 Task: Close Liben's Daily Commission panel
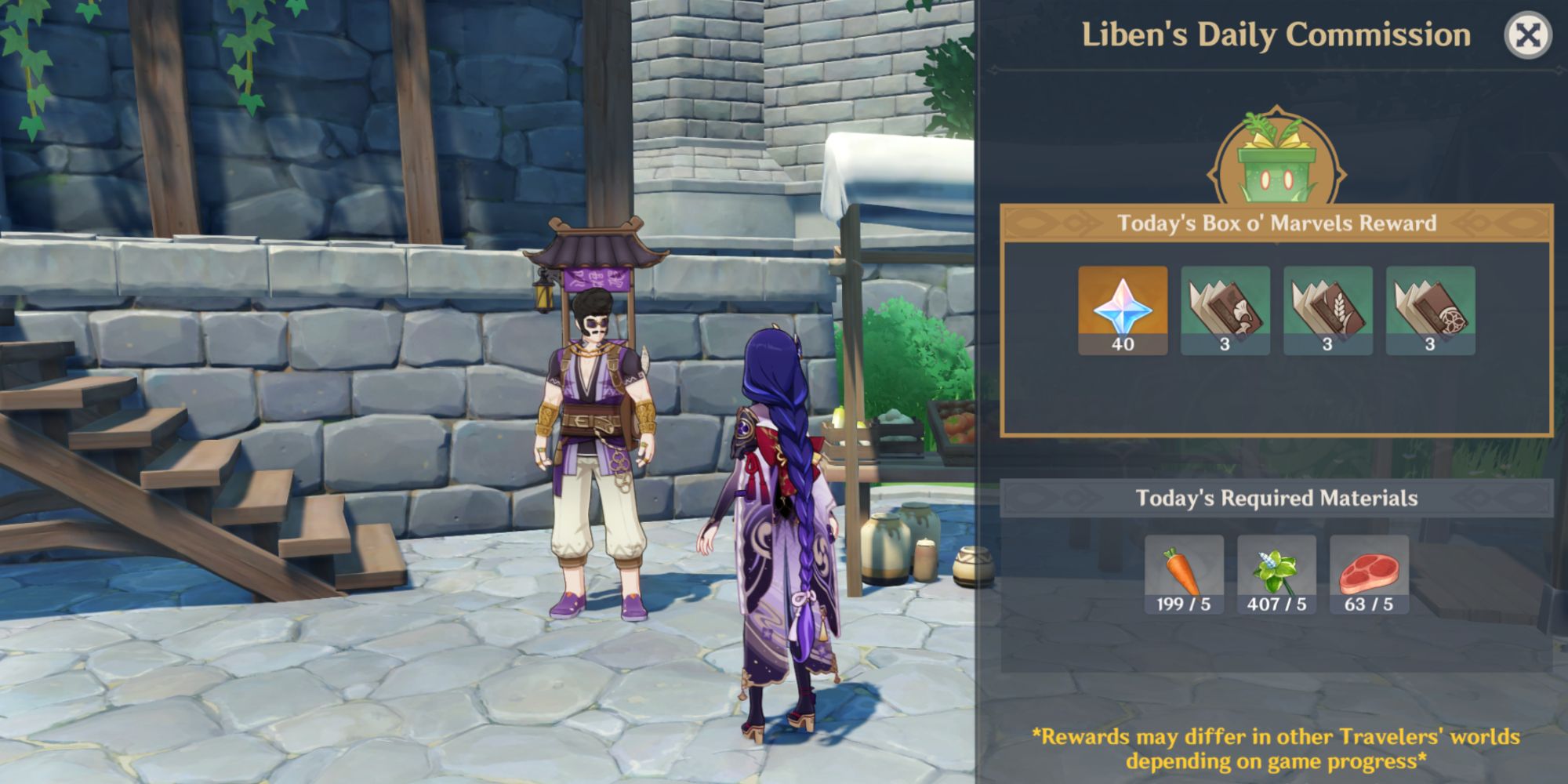coord(1527,35)
